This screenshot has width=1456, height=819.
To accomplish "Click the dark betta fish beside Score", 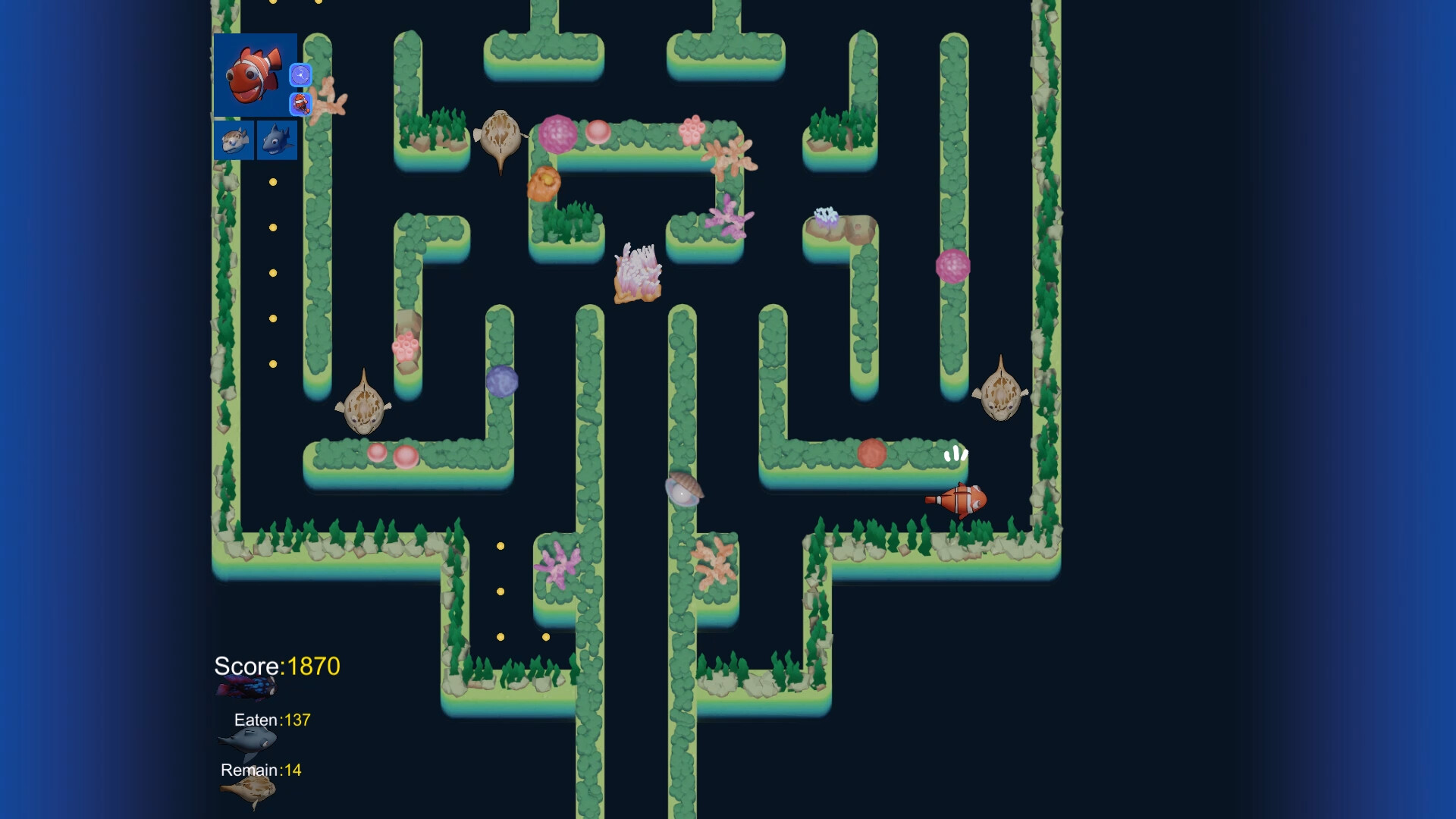I will (x=244, y=686).
